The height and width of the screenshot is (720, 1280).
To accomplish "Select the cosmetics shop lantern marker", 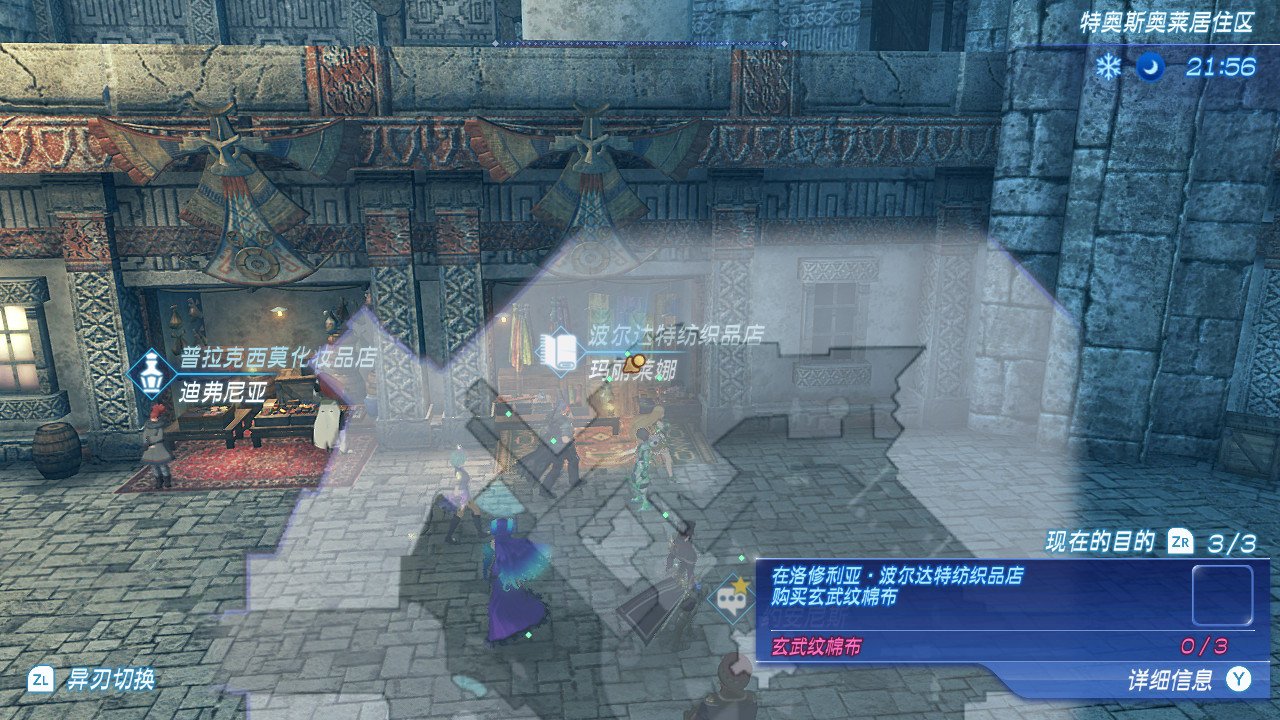I will point(152,374).
